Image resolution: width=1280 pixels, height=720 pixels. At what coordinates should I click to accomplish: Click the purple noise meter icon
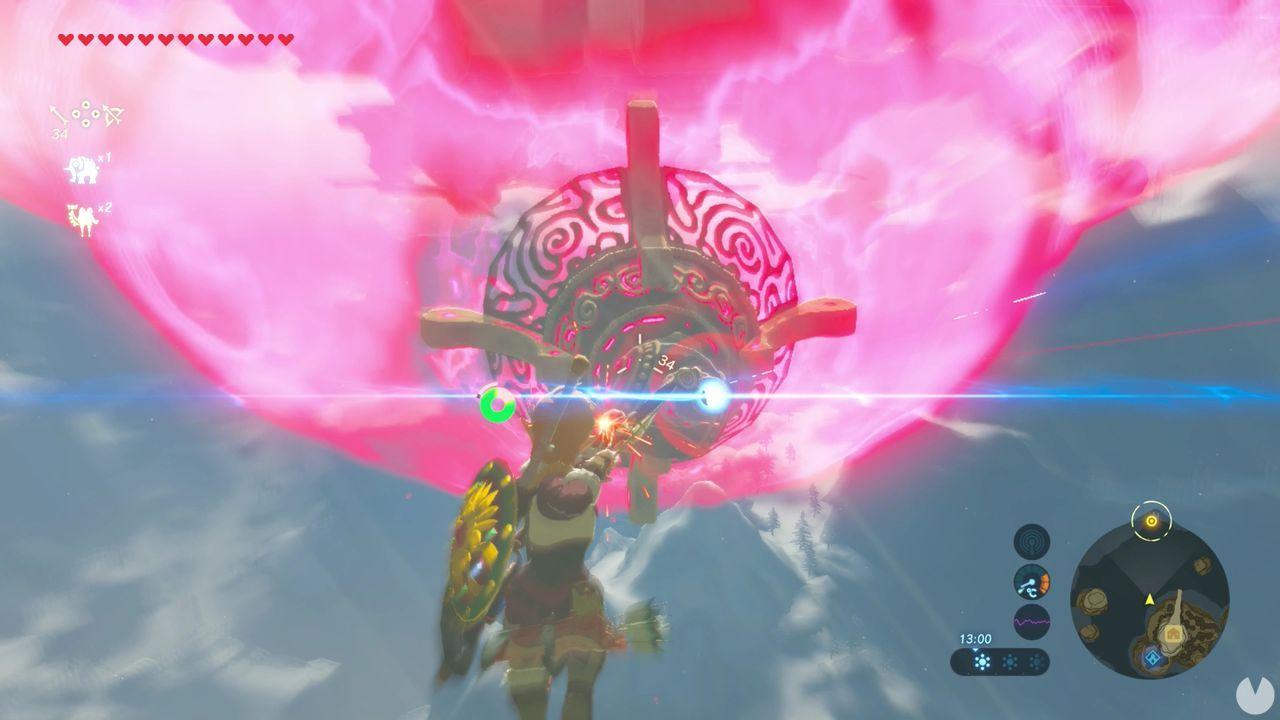(1030, 620)
